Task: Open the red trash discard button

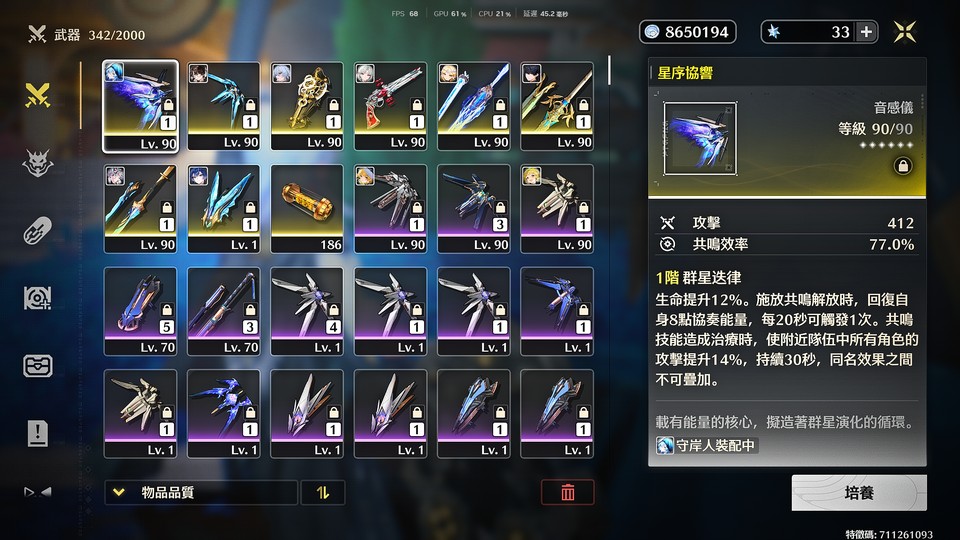Action: click(567, 492)
